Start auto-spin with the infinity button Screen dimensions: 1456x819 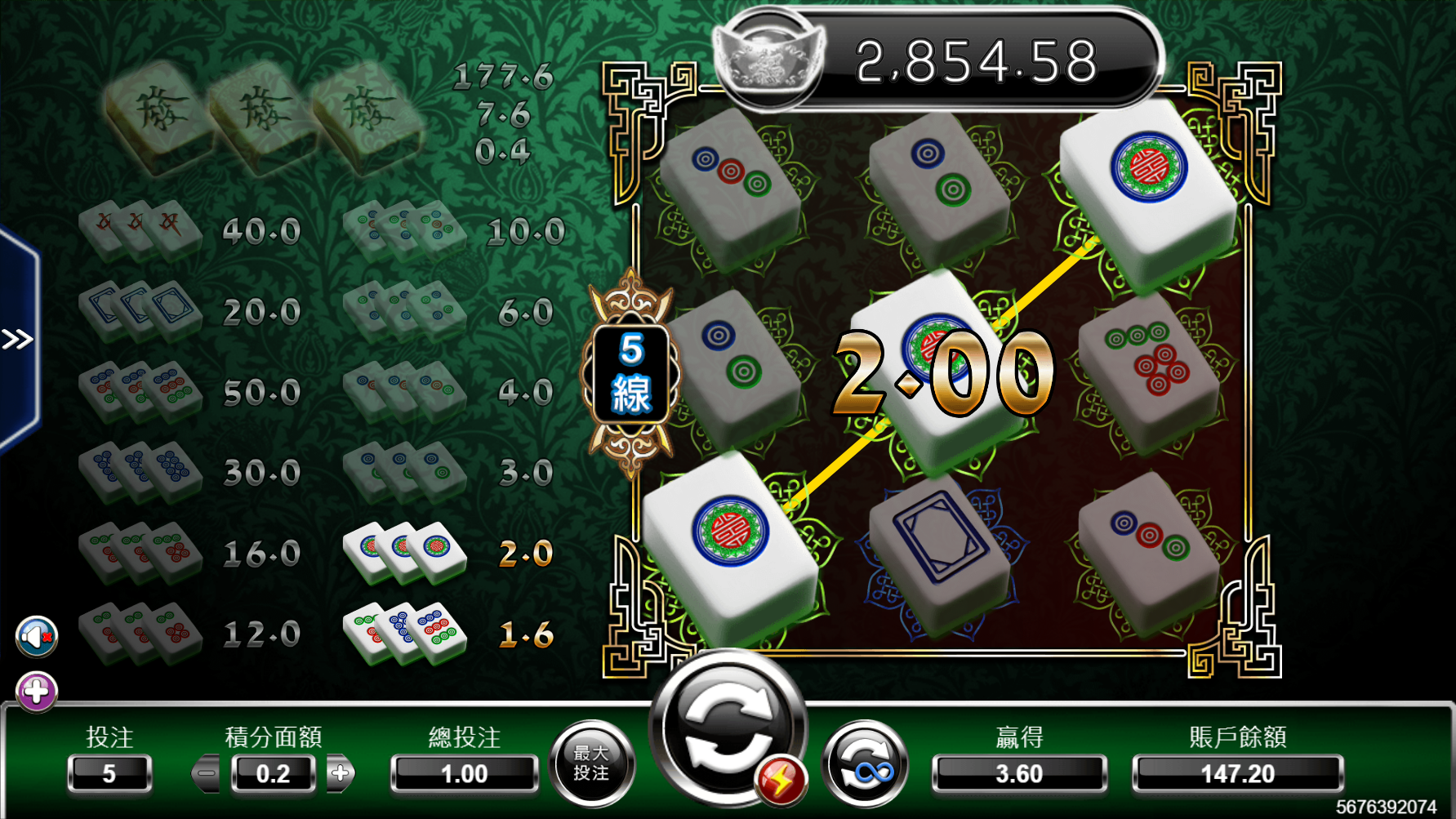[x=865, y=764]
